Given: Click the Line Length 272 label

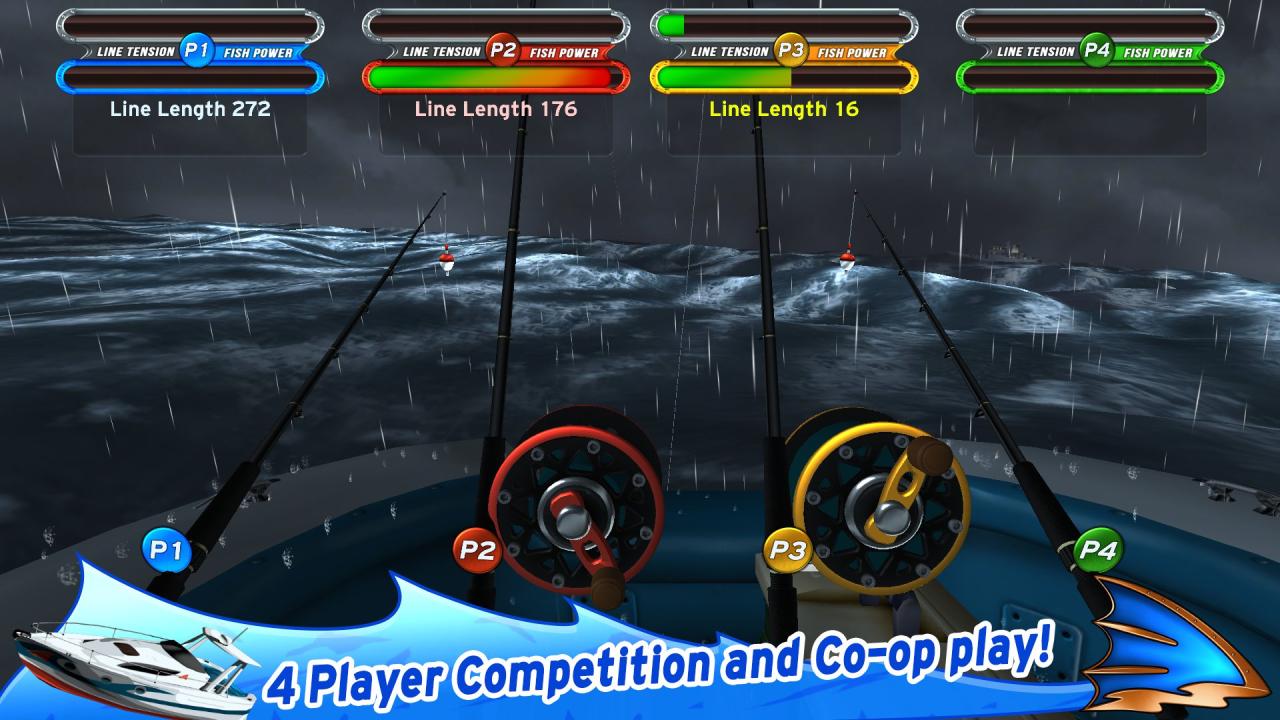Looking at the screenshot, I should [x=190, y=110].
